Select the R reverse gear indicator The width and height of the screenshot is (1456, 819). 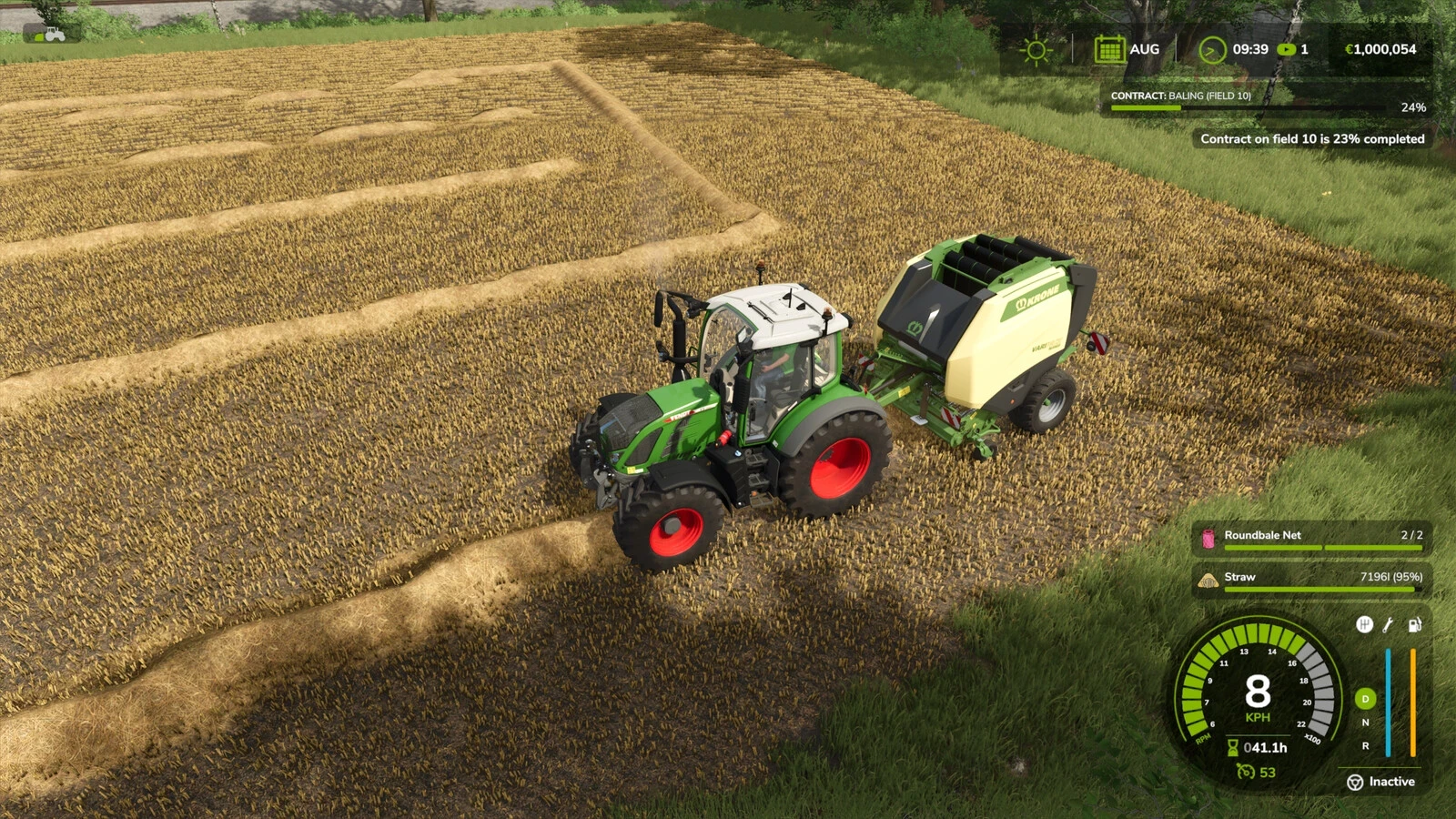[x=1365, y=746]
